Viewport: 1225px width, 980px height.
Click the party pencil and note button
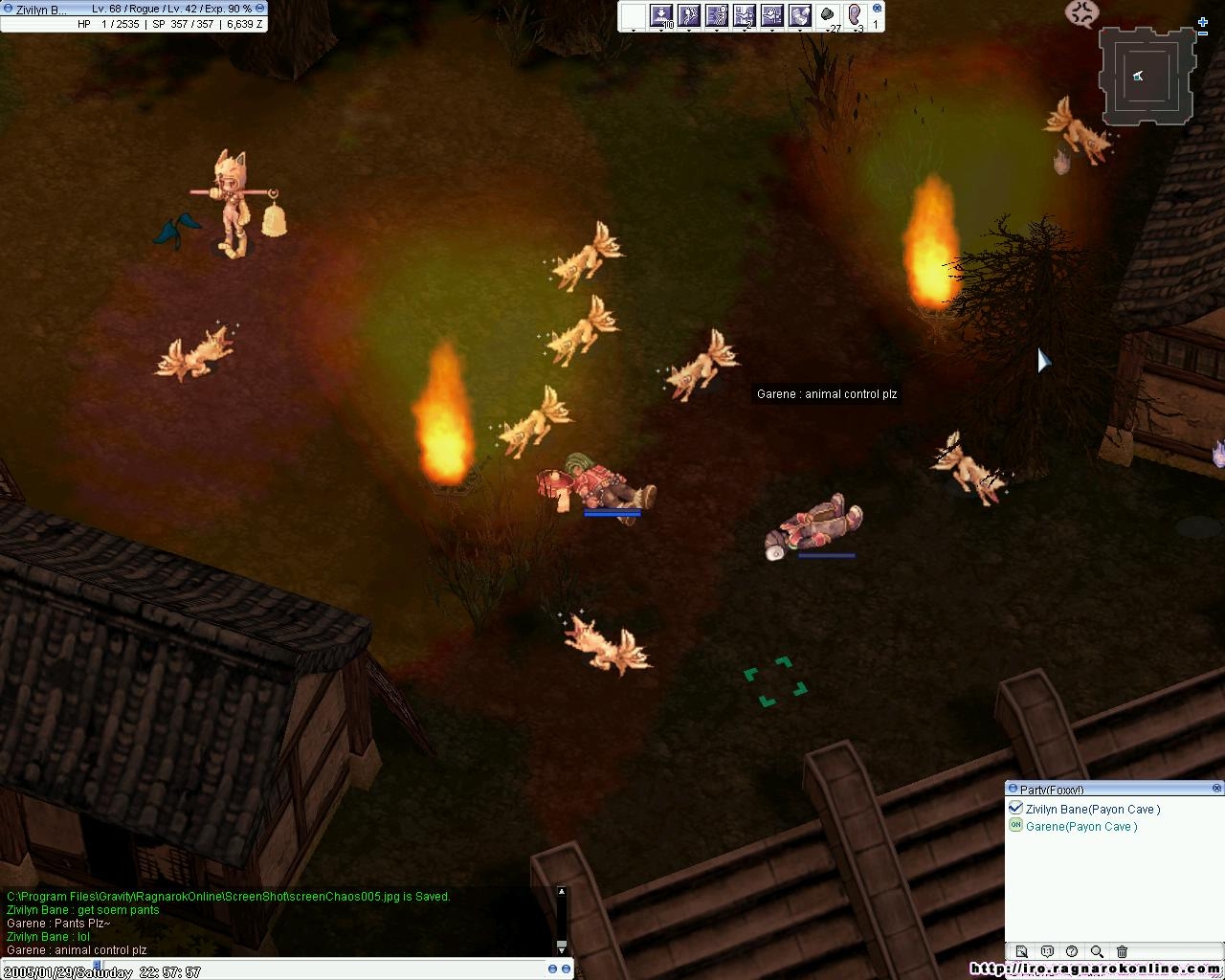1021,951
